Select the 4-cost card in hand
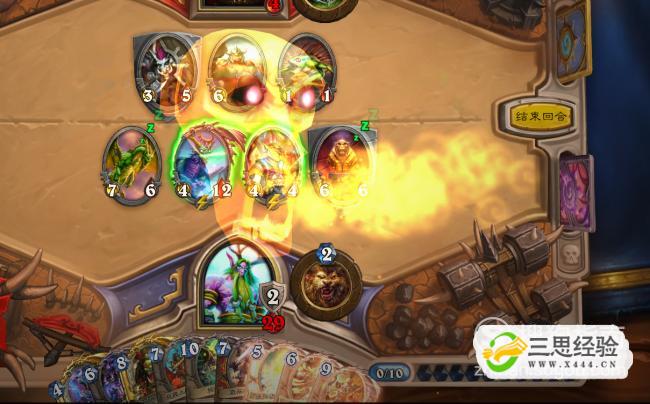 pyautogui.click(x=62, y=390)
